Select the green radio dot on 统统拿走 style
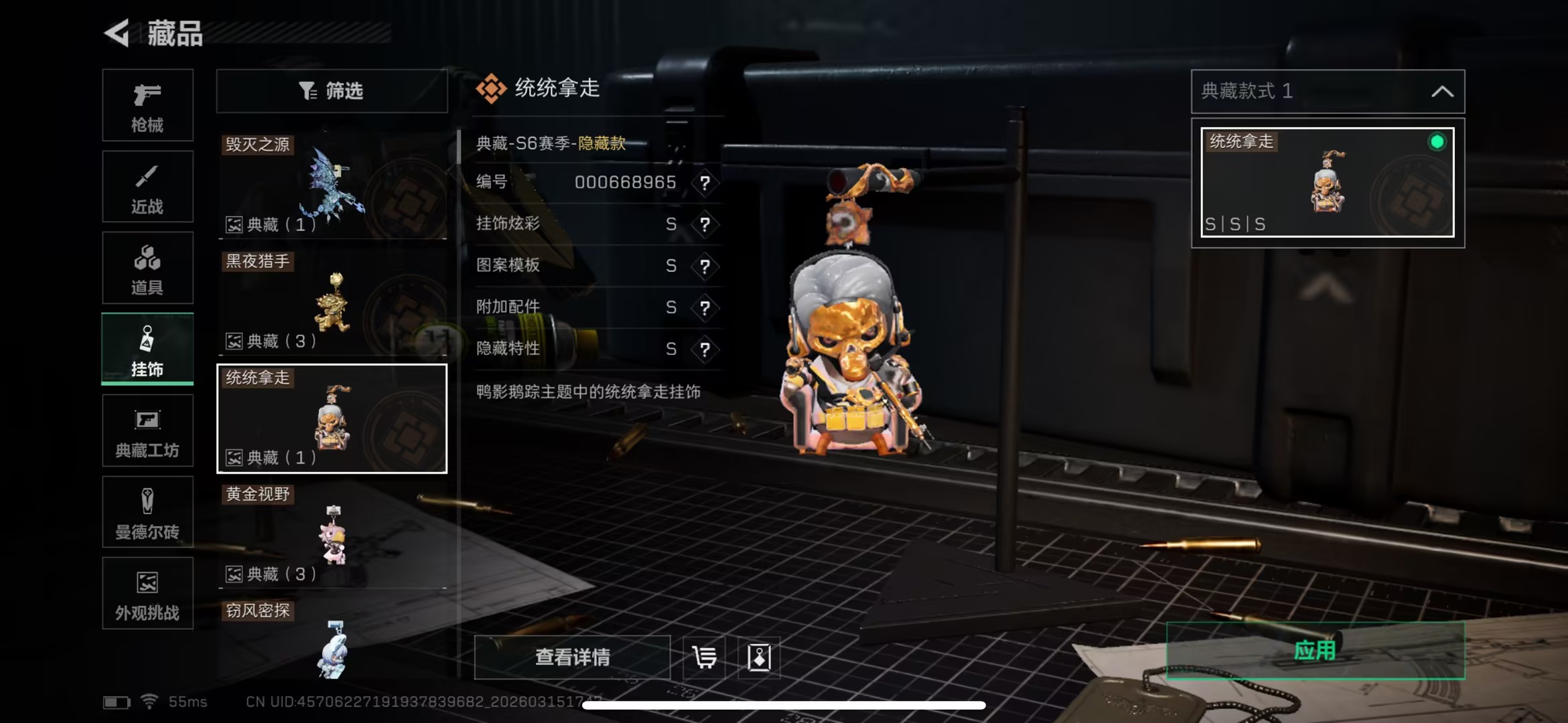Viewport: 1568px width, 723px height. coord(1436,143)
